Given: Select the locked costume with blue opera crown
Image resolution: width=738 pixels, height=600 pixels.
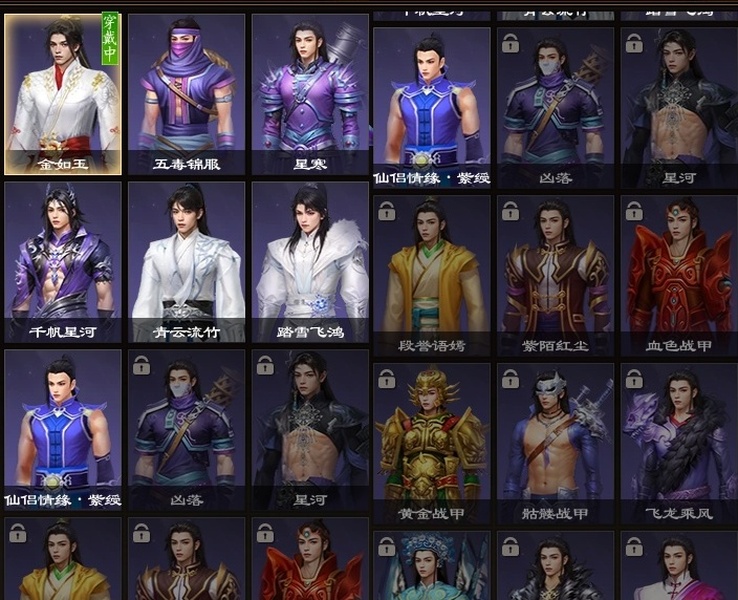Looking at the screenshot, I should click(x=432, y=568).
